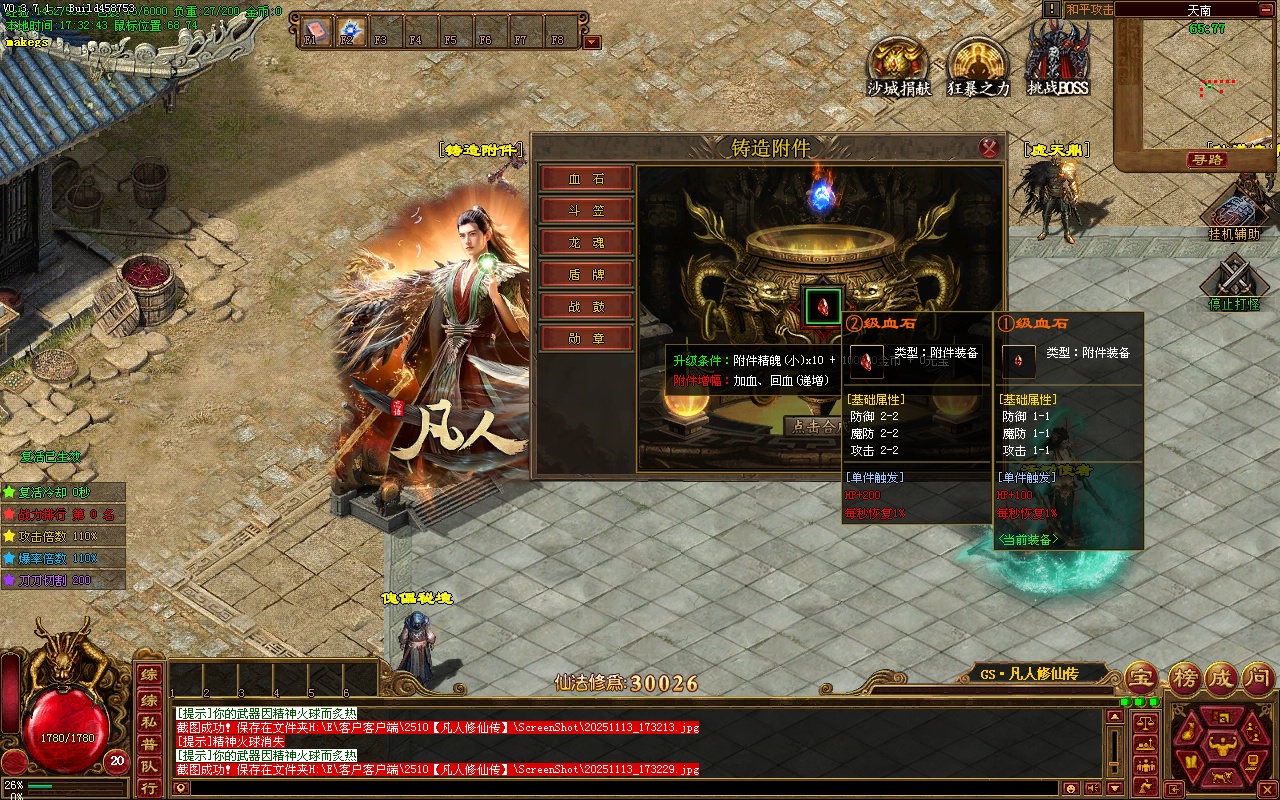The width and height of the screenshot is (1280, 800).
Task: Choose the 盾牌 category tab
Action: coord(587,275)
